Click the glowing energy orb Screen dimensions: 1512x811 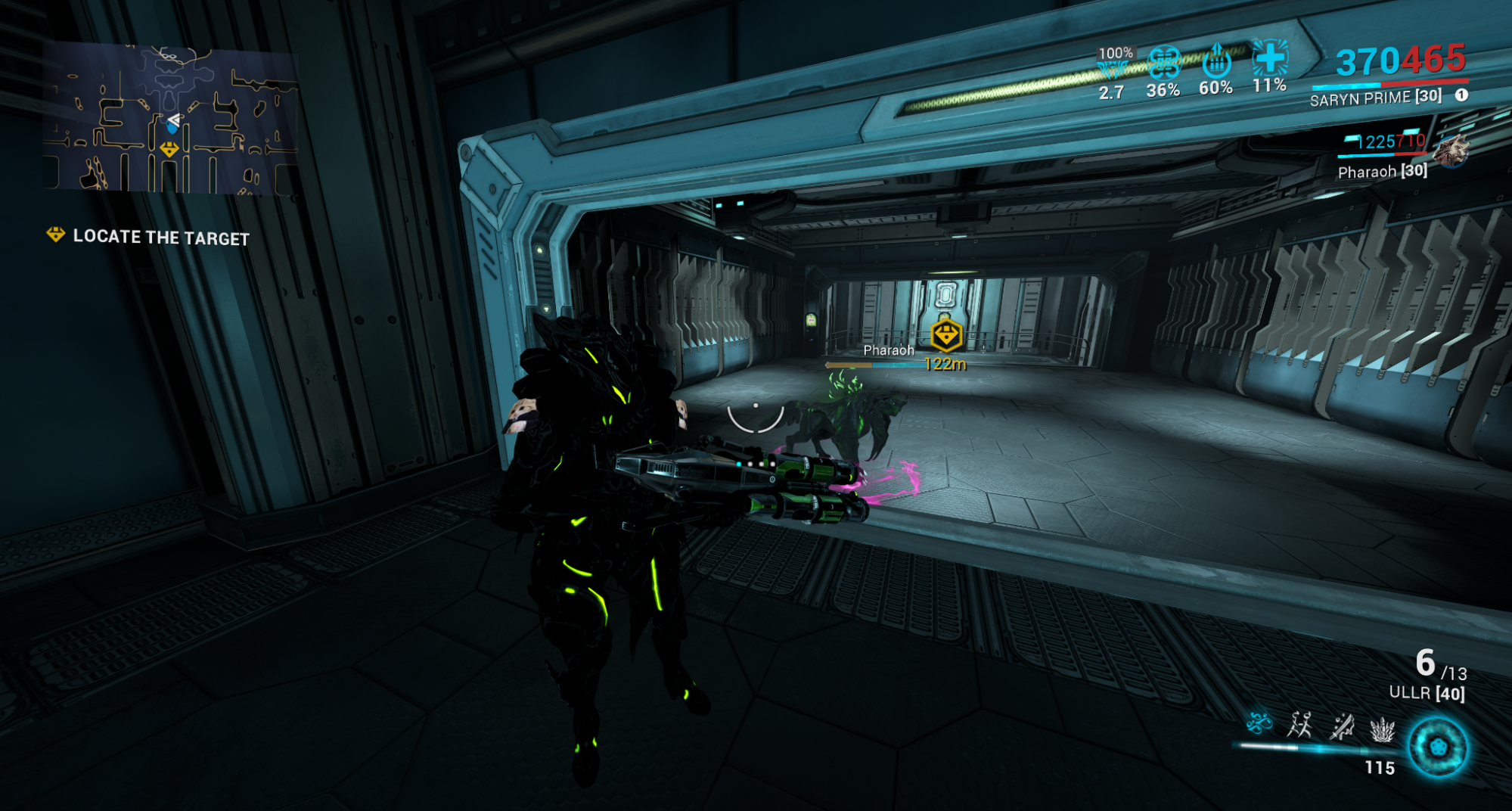(1437, 747)
